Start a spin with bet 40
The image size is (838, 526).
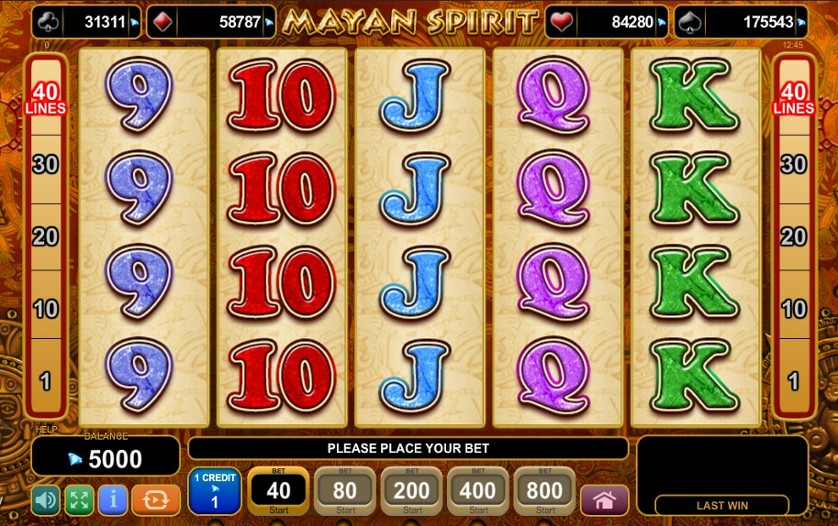click(x=278, y=491)
